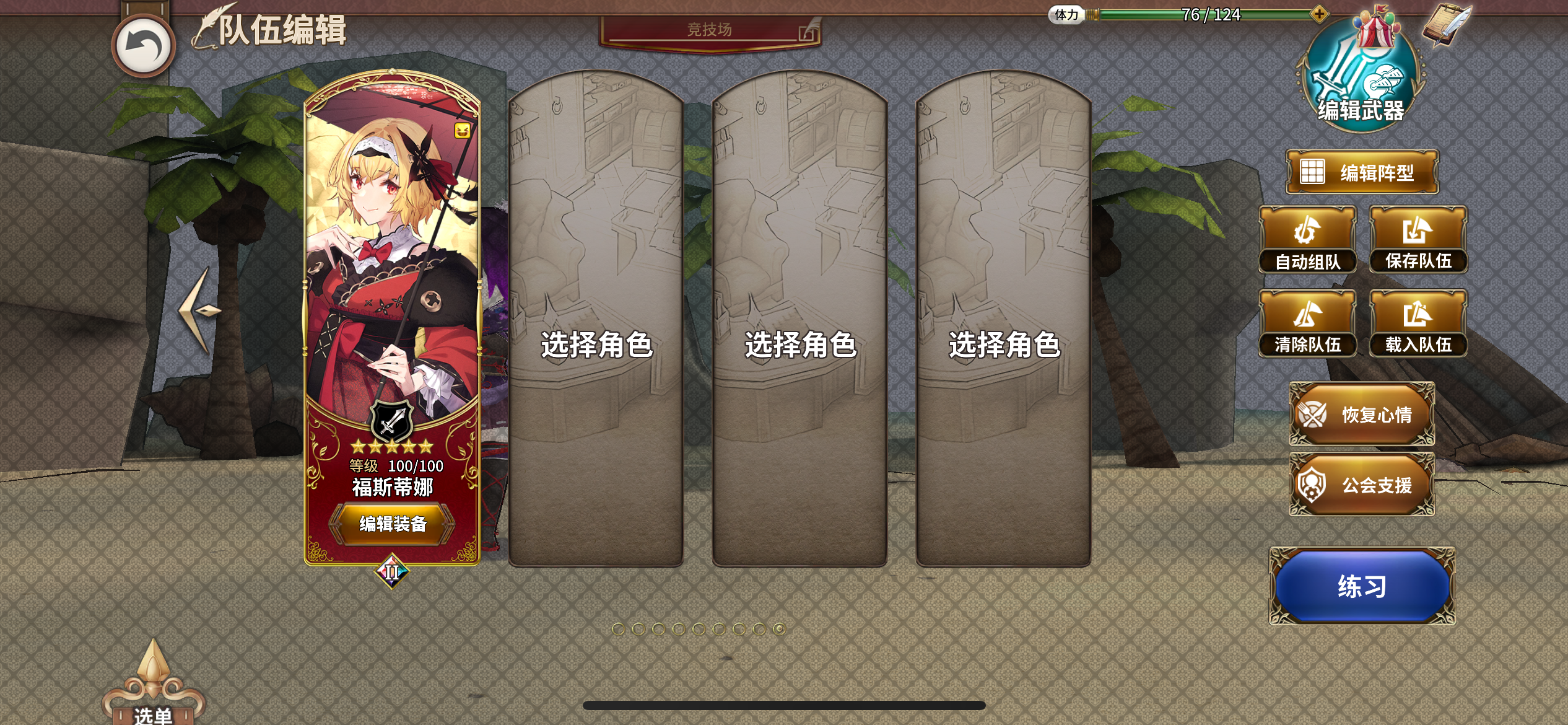
Task: Click the 竞技场 arena banner
Action: point(710,30)
